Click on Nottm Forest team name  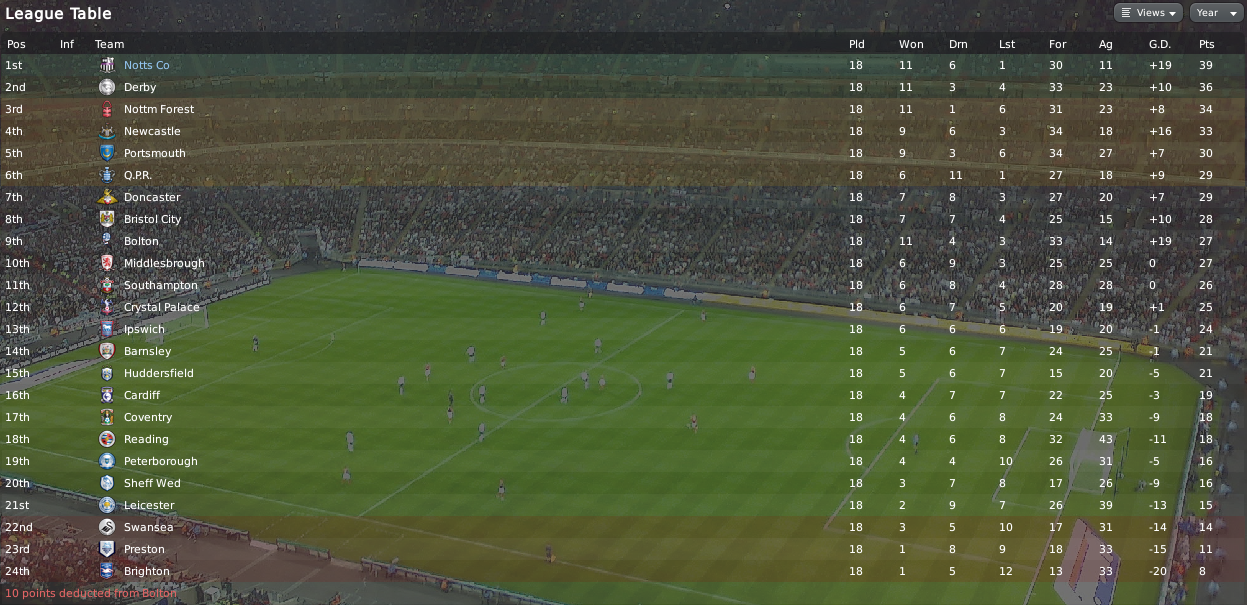coord(158,109)
